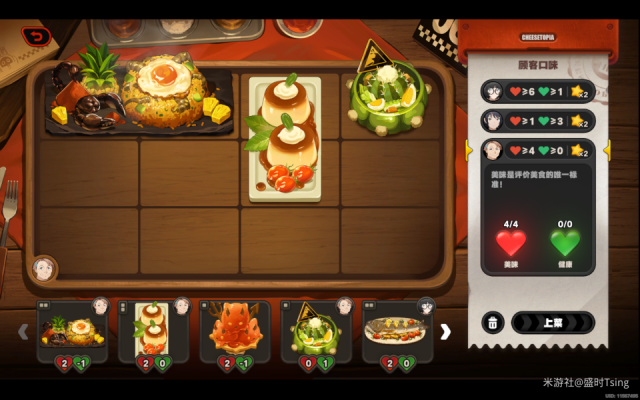Click the placed green pumpkin salad on tray

pyautogui.click(x=388, y=93)
